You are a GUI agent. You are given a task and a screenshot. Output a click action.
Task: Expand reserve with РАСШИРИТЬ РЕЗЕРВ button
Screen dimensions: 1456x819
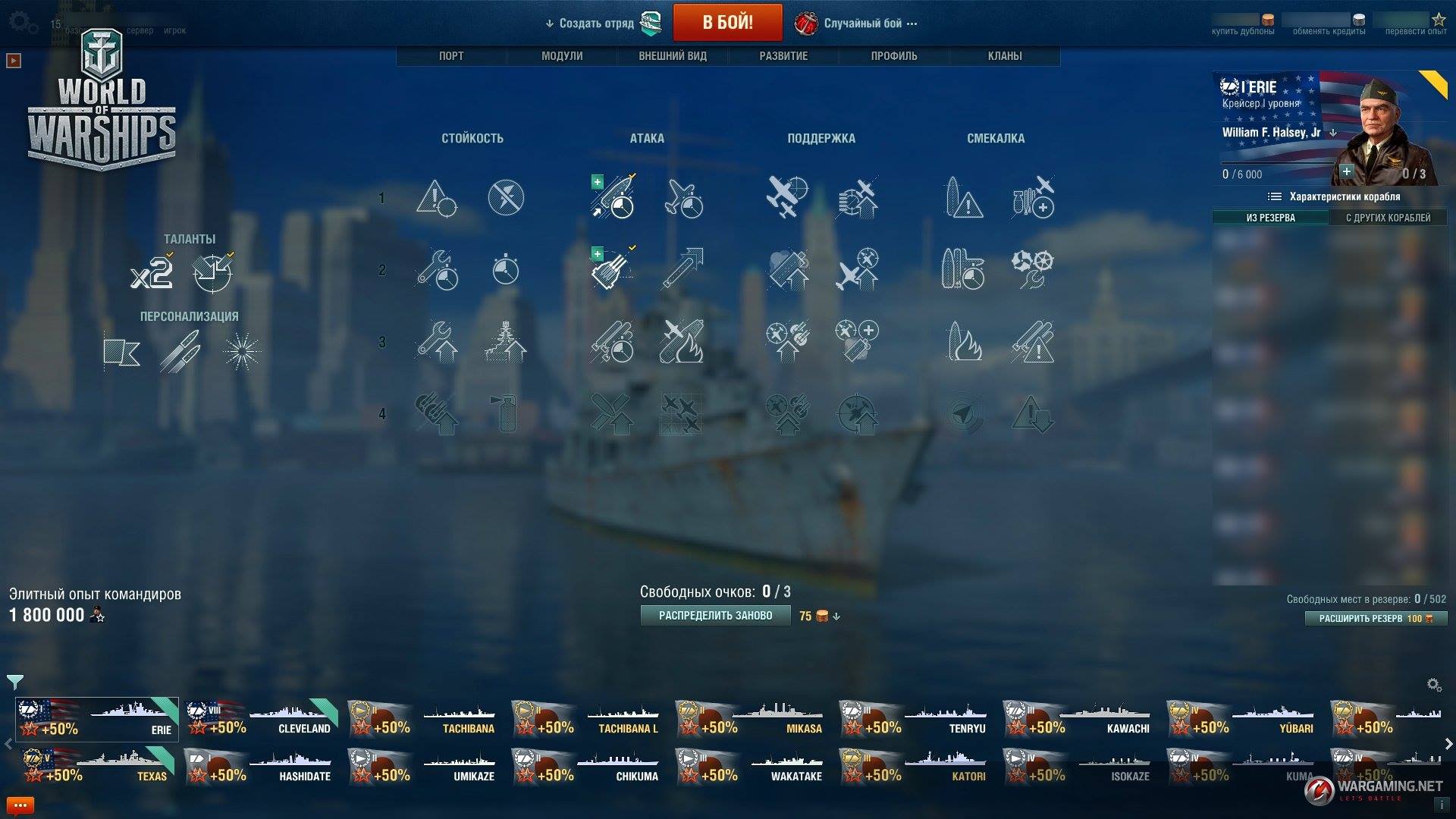tap(1376, 619)
